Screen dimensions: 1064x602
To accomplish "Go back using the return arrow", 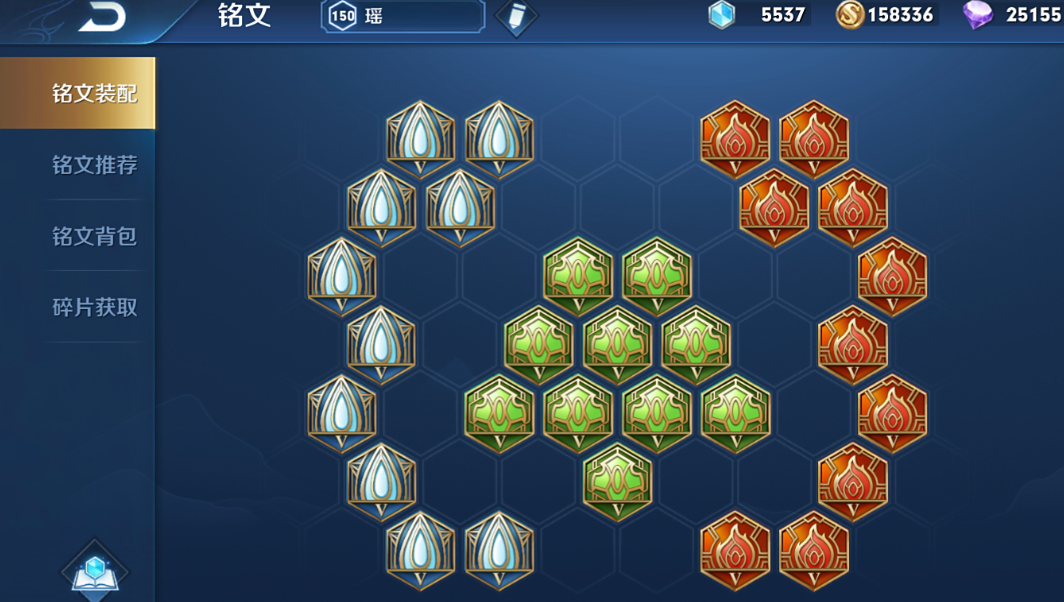I will tap(102, 17).
